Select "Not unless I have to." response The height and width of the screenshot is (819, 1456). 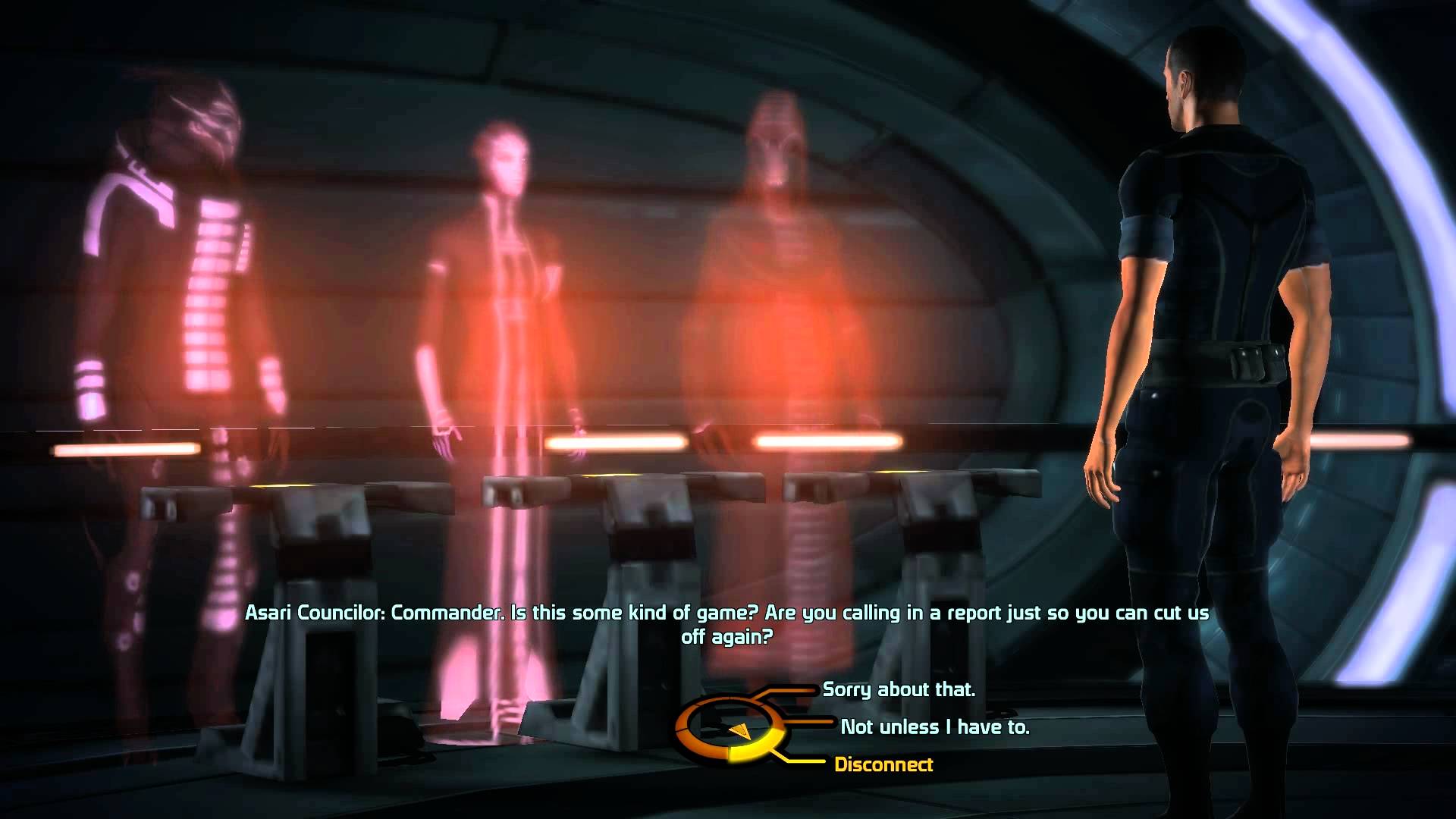coord(934,727)
